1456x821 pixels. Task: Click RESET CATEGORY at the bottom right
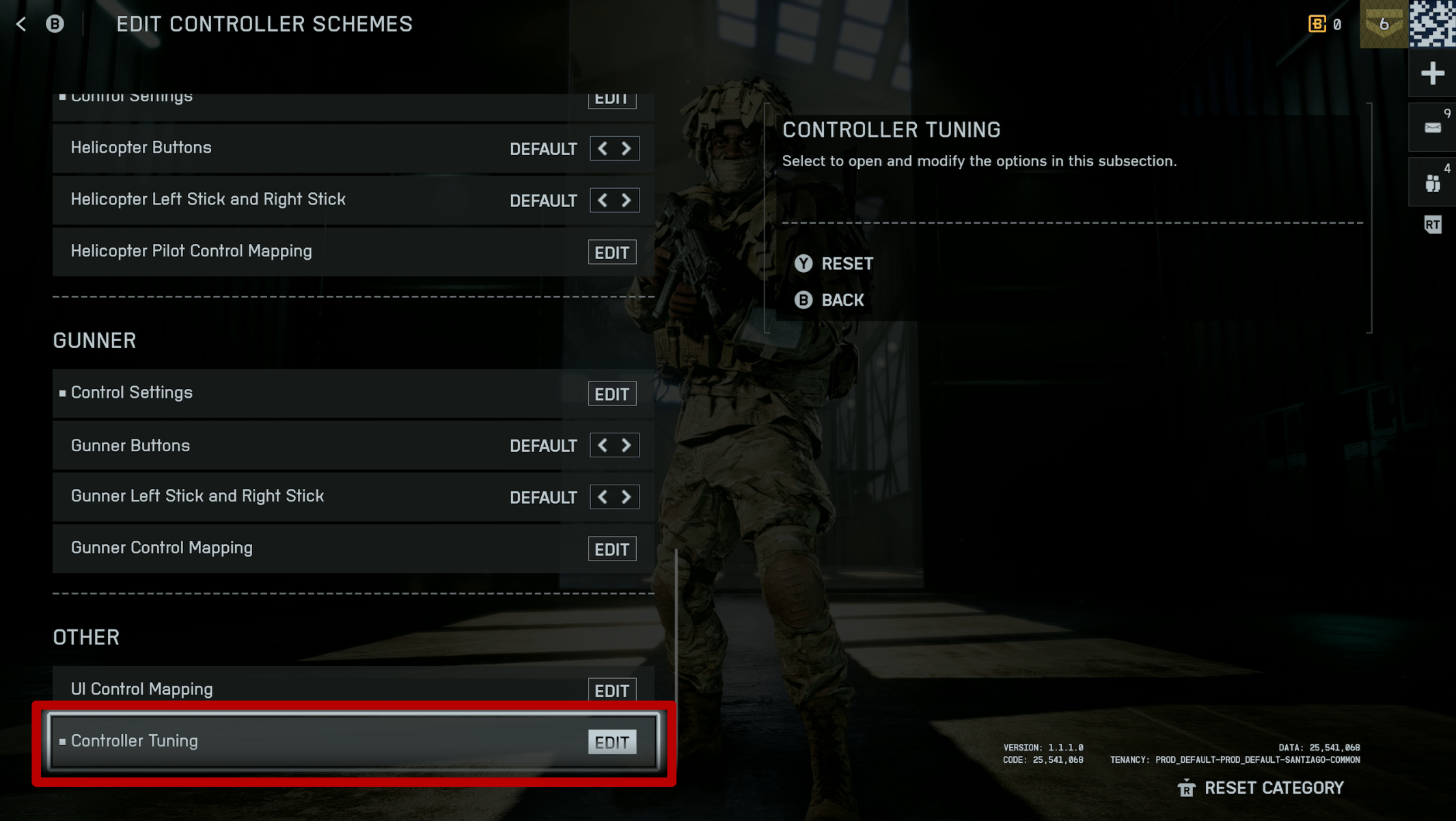tap(1274, 788)
